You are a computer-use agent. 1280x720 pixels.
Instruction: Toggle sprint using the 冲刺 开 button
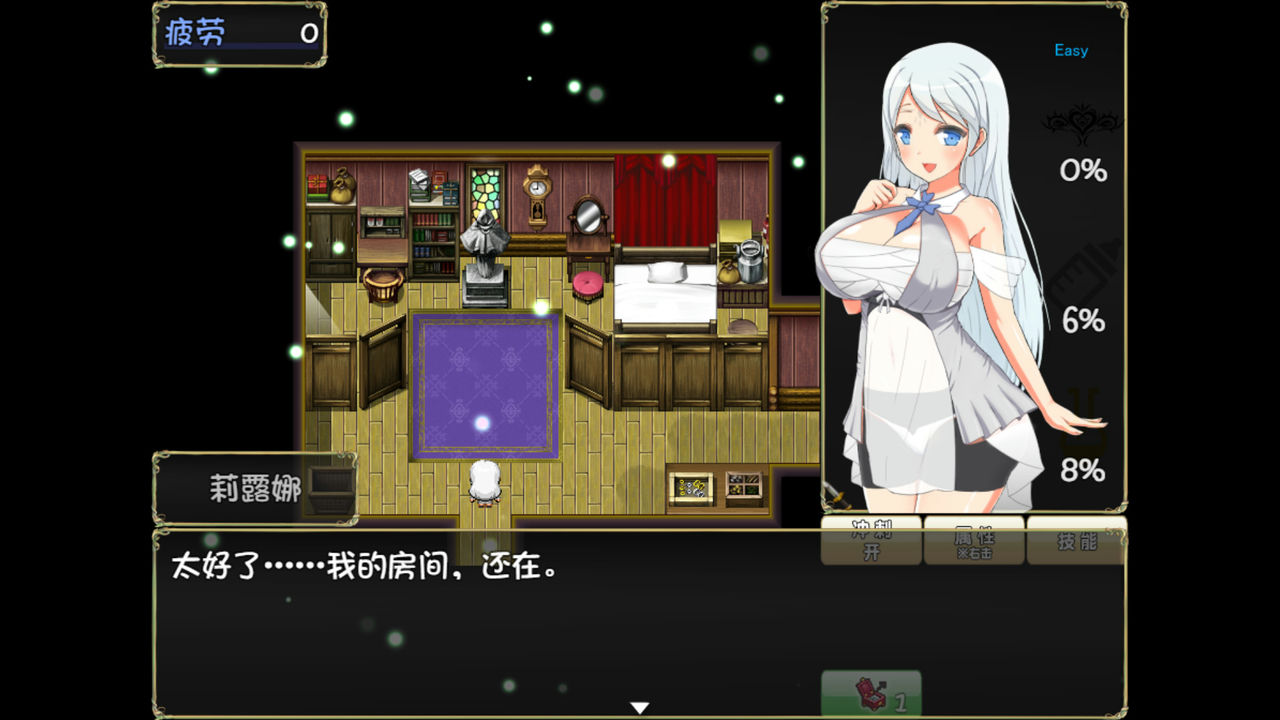(870, 539)
